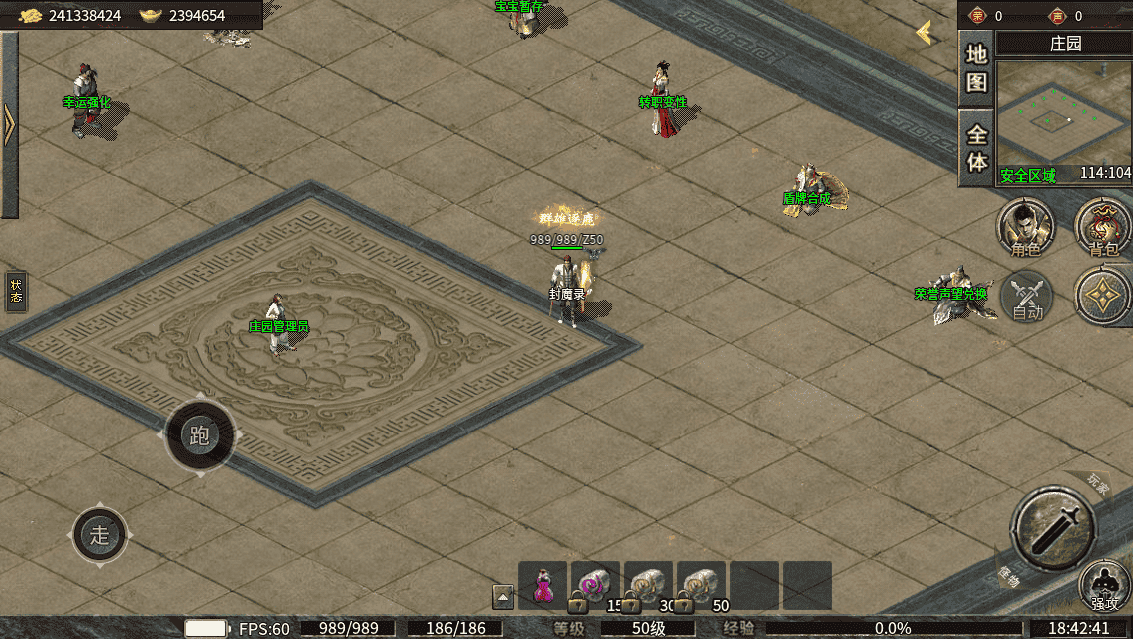The width and height of the screenshot is (1133, 639).
Task: Click the gold arrow beside the minimap panel
Action: (927, 33)
